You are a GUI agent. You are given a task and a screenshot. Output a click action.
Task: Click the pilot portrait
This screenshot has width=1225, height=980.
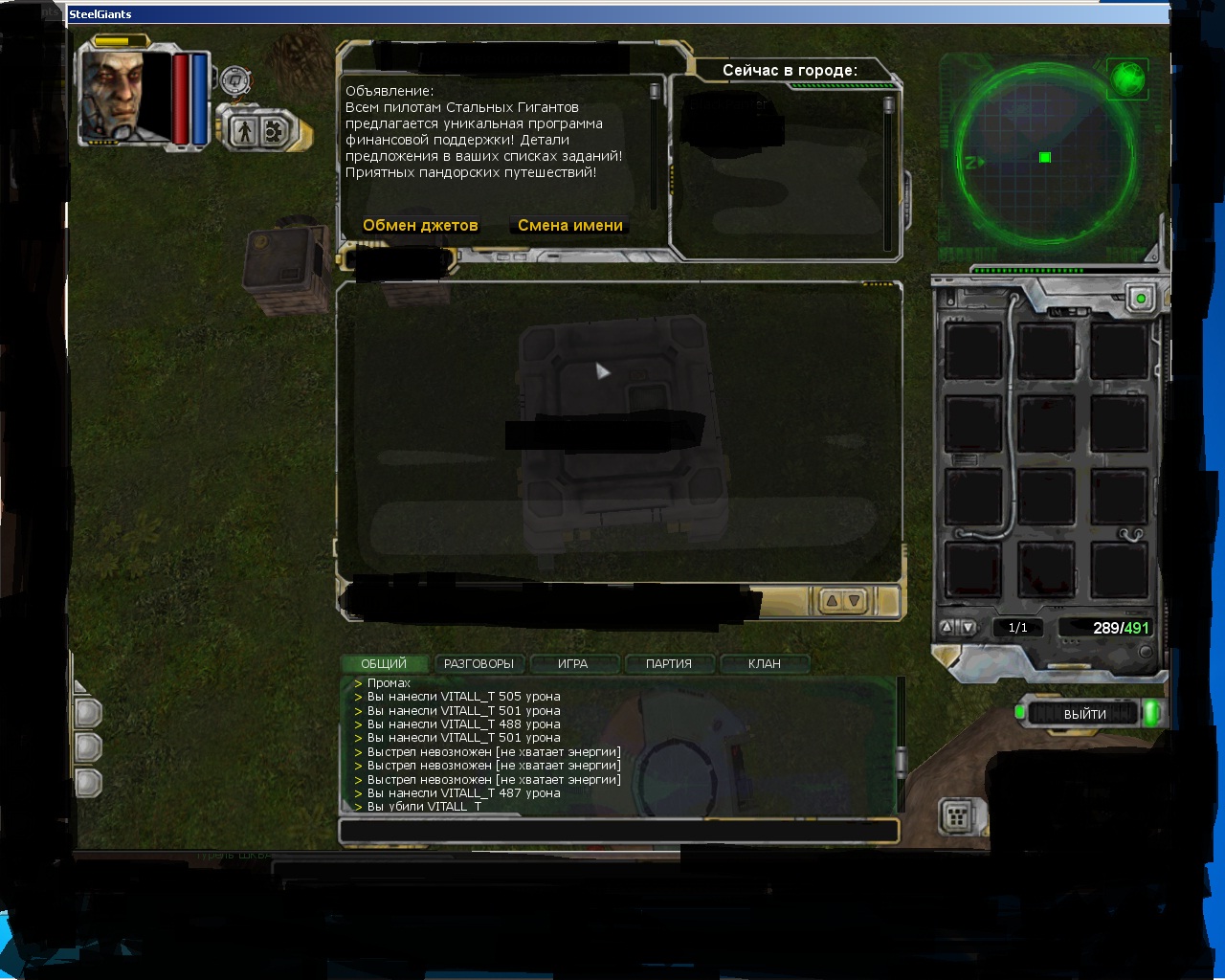pos(124,96)
